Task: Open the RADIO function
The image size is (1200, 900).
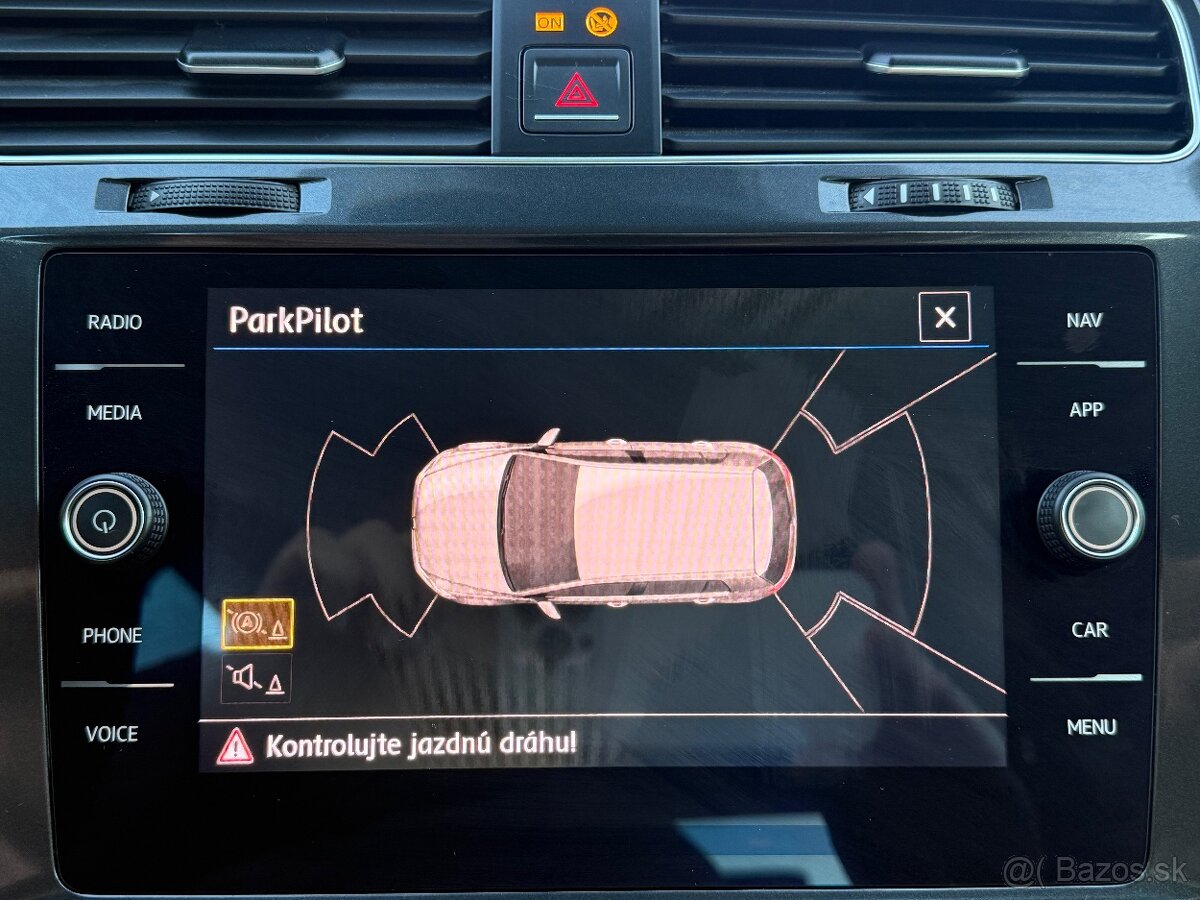Action: [115, 322]
